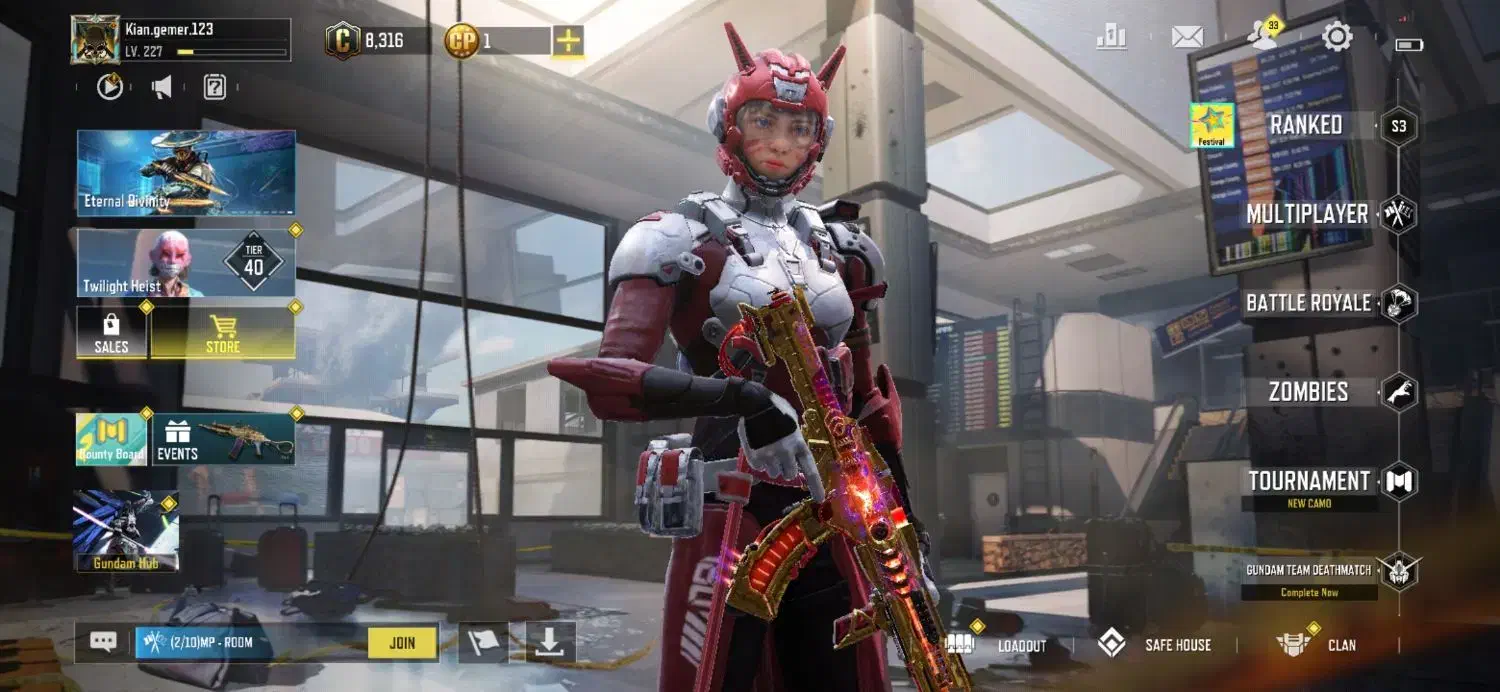Open the Twilight Heist battle pass
Screen dimensions: 1500x692
pos(186,262)
